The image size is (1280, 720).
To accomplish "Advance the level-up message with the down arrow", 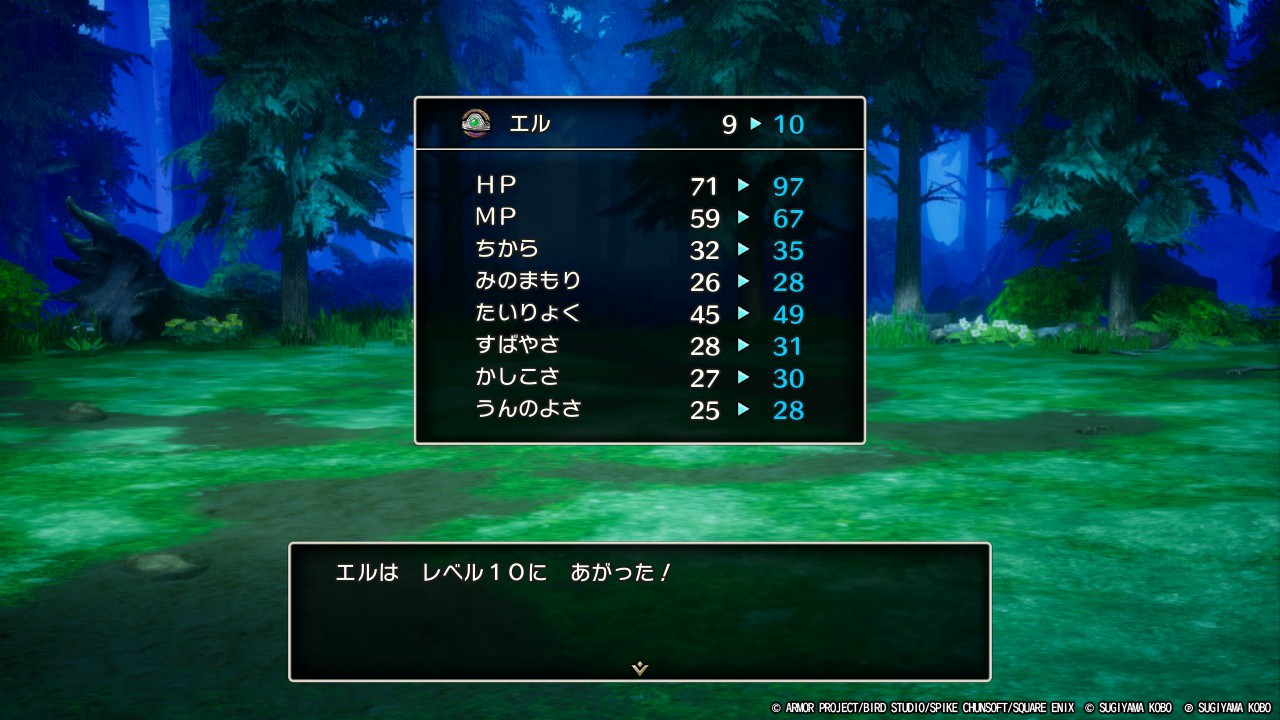I will (x=640, y=668).
